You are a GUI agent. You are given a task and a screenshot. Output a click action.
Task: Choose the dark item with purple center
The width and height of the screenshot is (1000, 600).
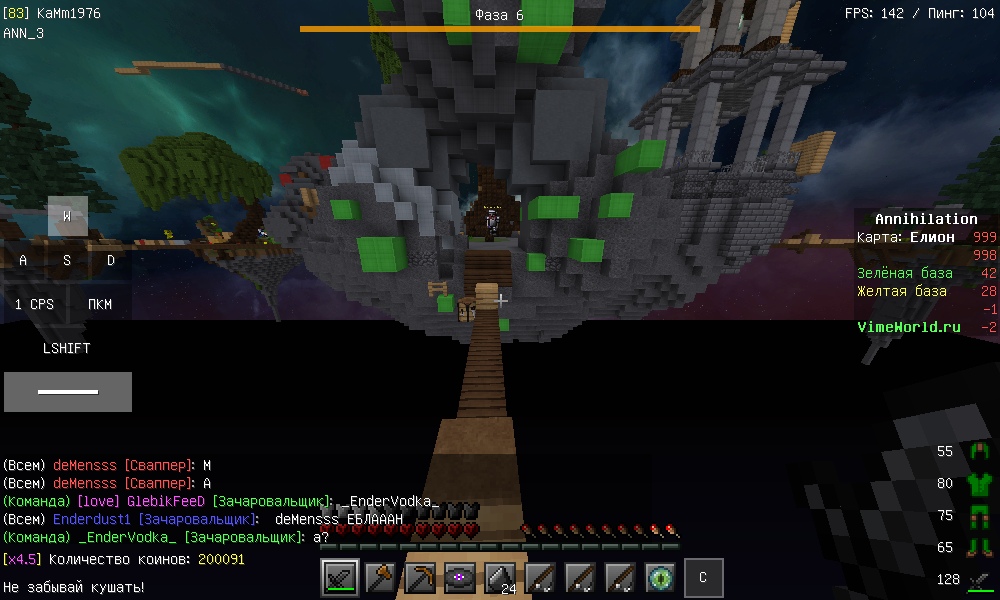tap(460, 577)
